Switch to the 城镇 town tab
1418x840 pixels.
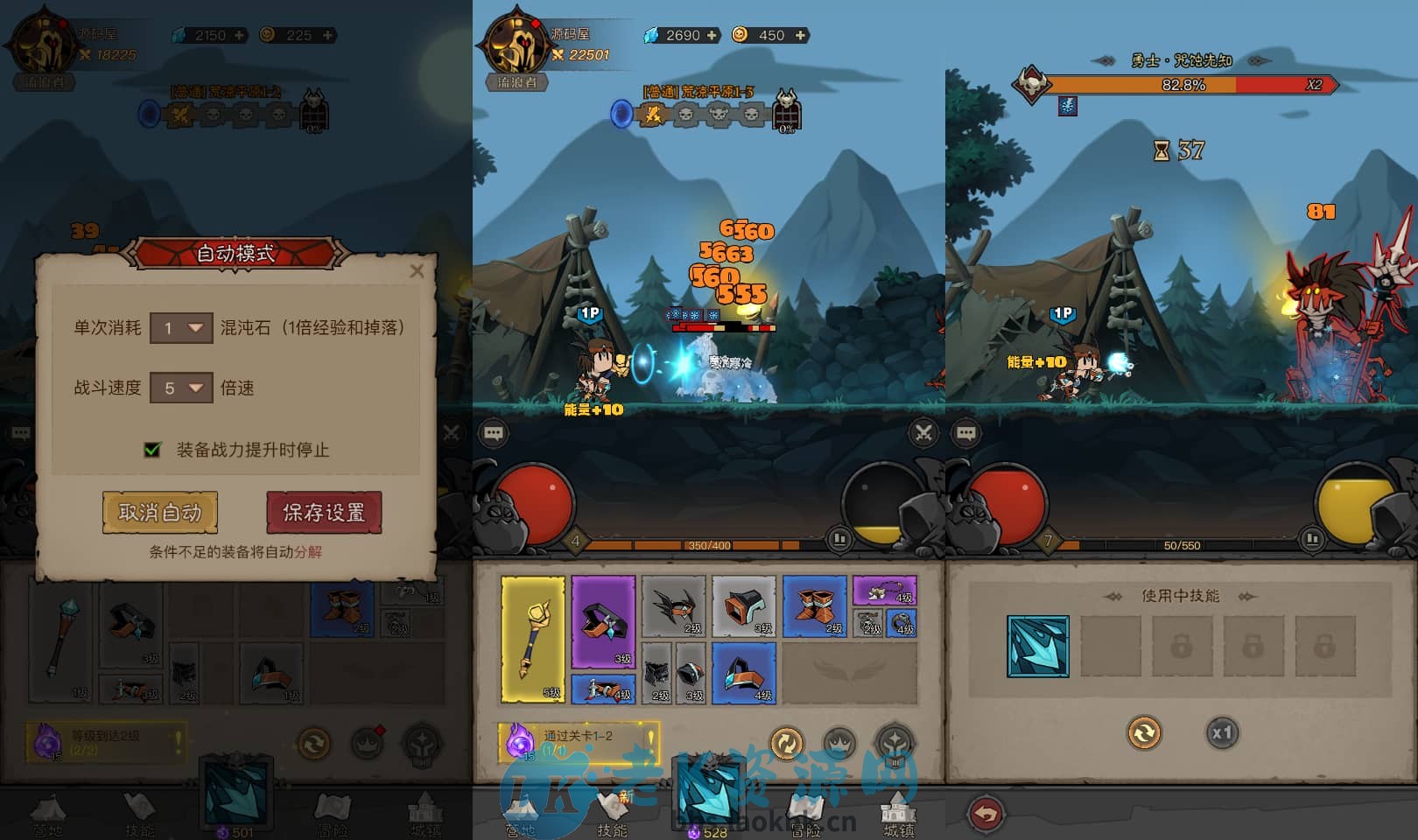pyautogui.click(x=898, y=814)
